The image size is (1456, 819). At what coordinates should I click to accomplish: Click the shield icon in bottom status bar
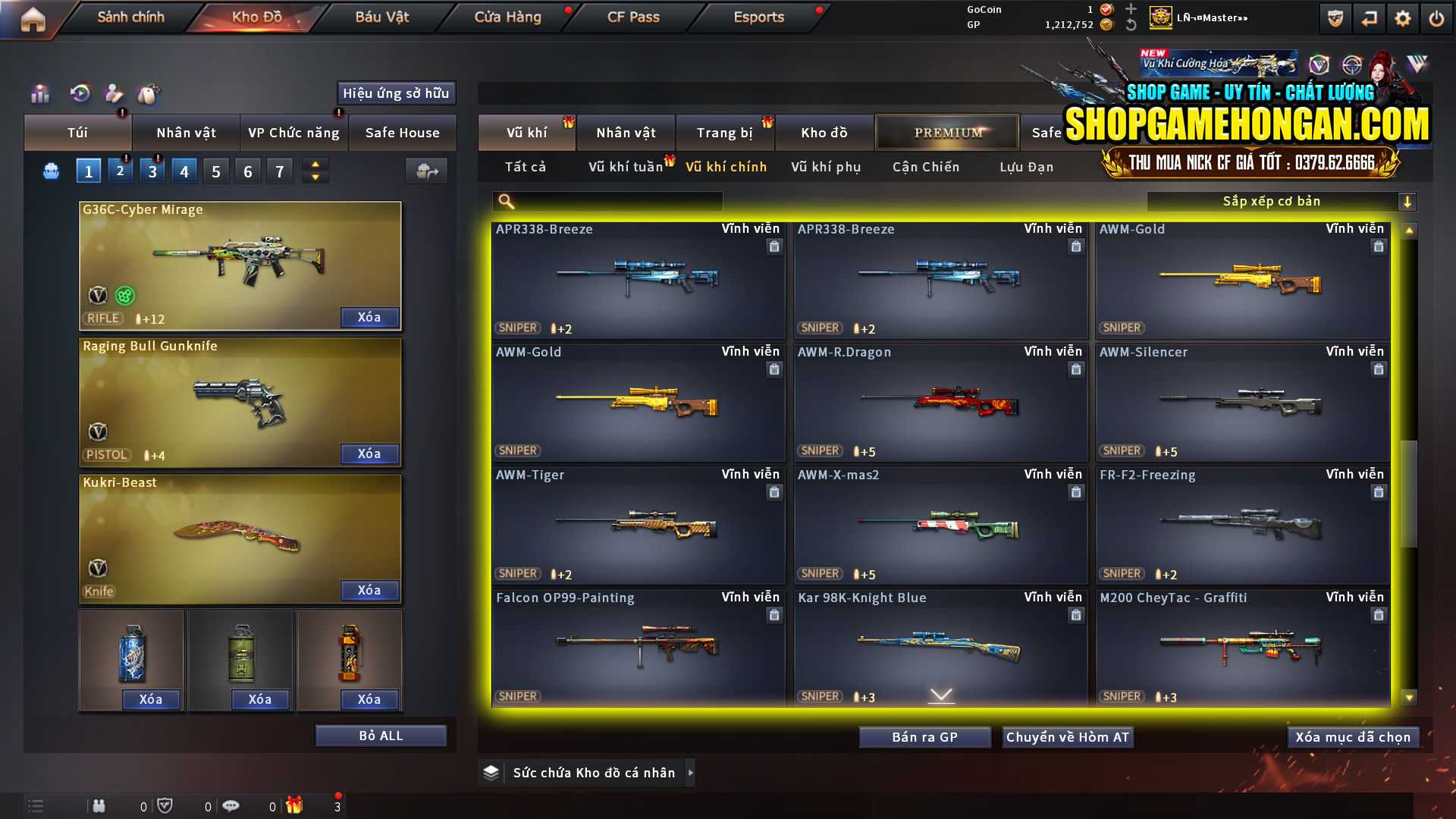(x=165, y=805)
